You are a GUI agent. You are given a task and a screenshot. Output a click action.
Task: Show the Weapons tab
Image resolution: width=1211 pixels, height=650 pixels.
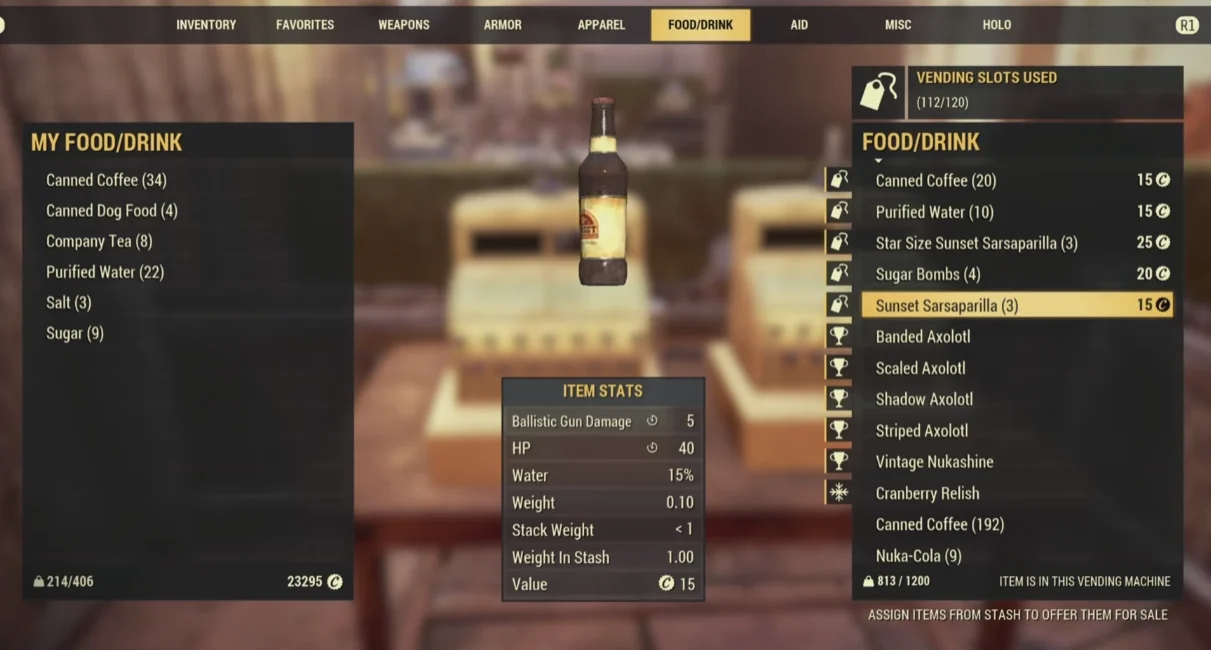[403, 25]
